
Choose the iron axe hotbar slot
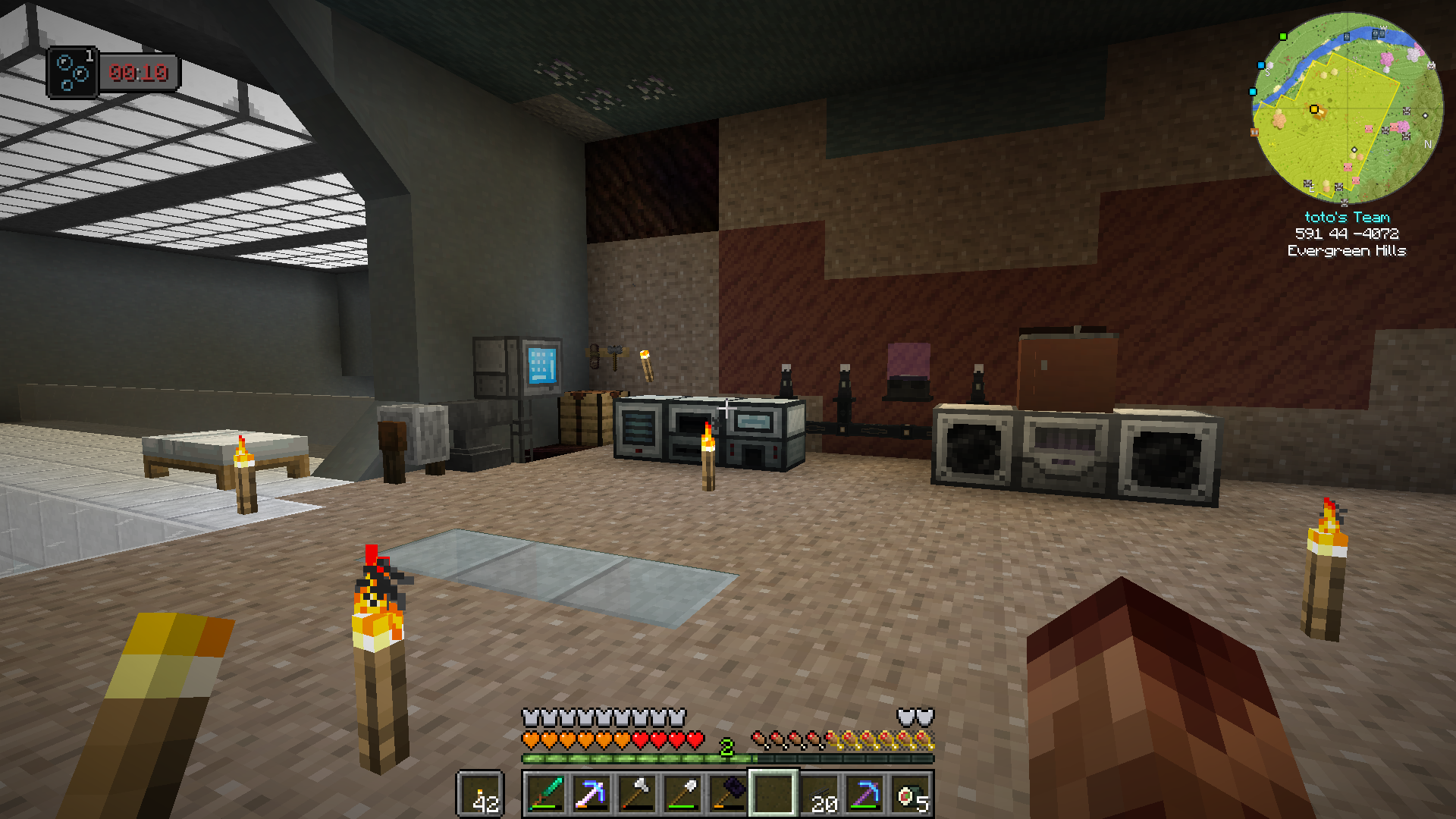637,794
